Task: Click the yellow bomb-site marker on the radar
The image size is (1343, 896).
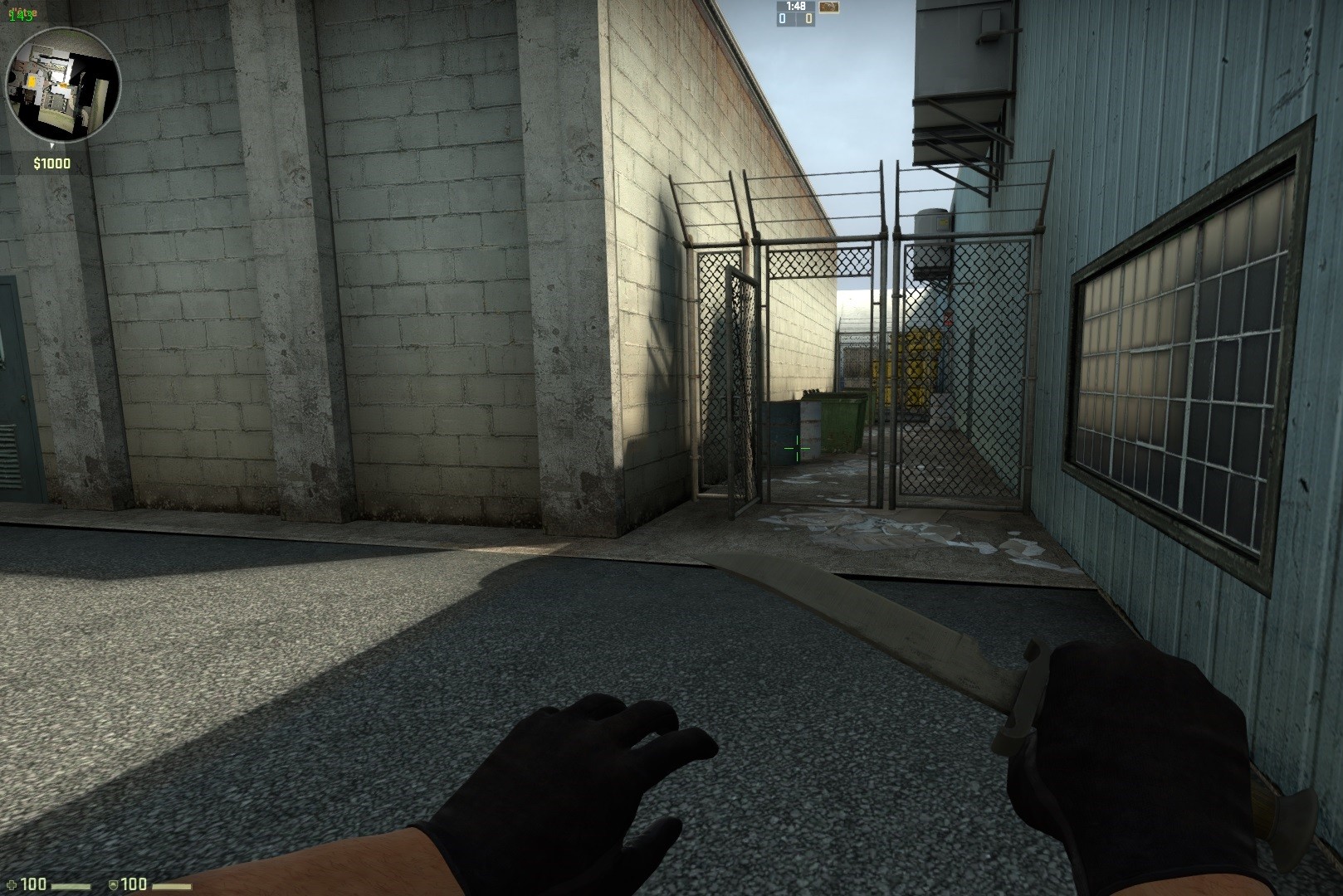Action: [x=32, y=80]
